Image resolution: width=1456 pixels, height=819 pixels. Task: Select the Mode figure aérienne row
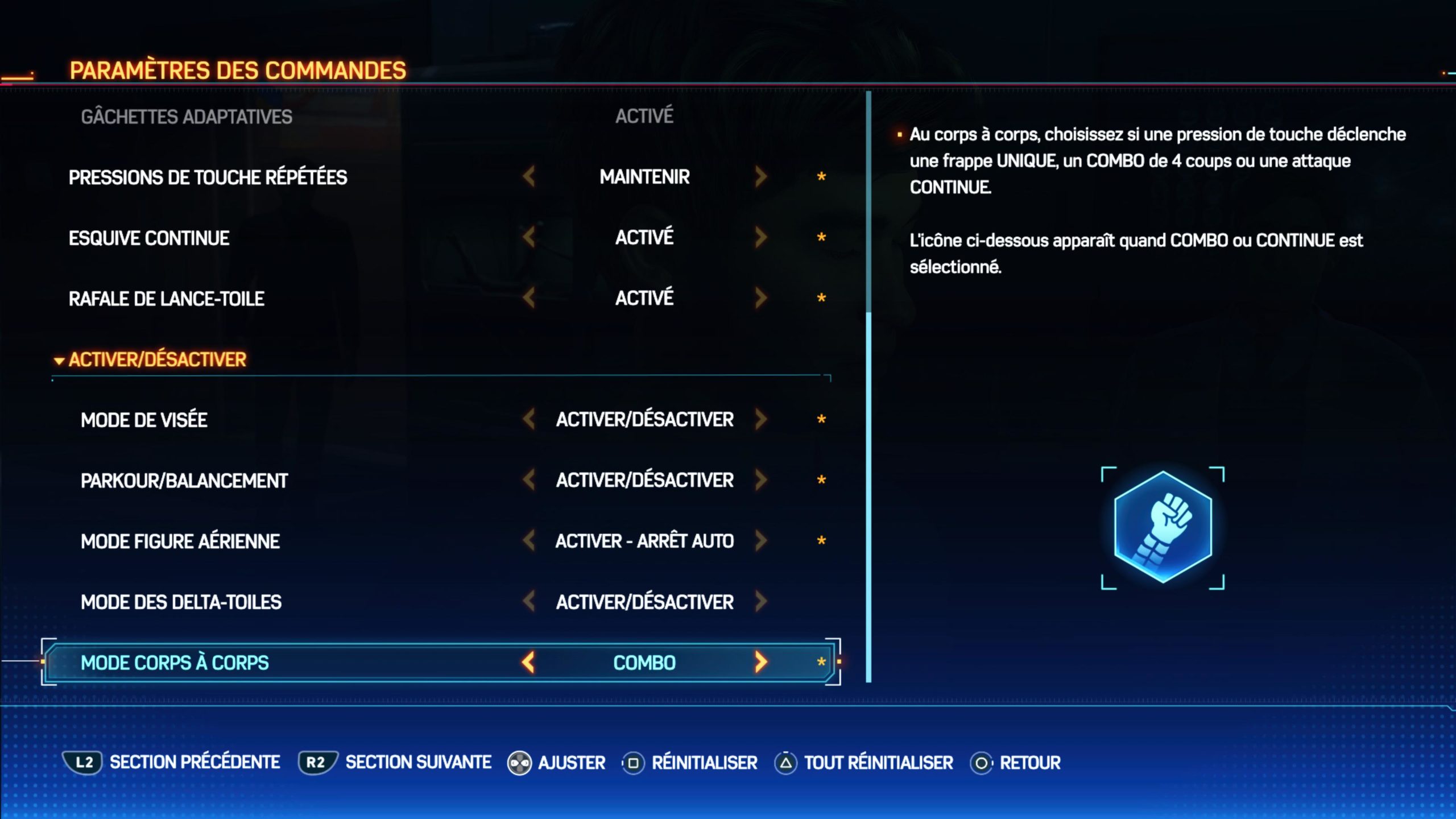pyautogui.click(x=180, y=541)
